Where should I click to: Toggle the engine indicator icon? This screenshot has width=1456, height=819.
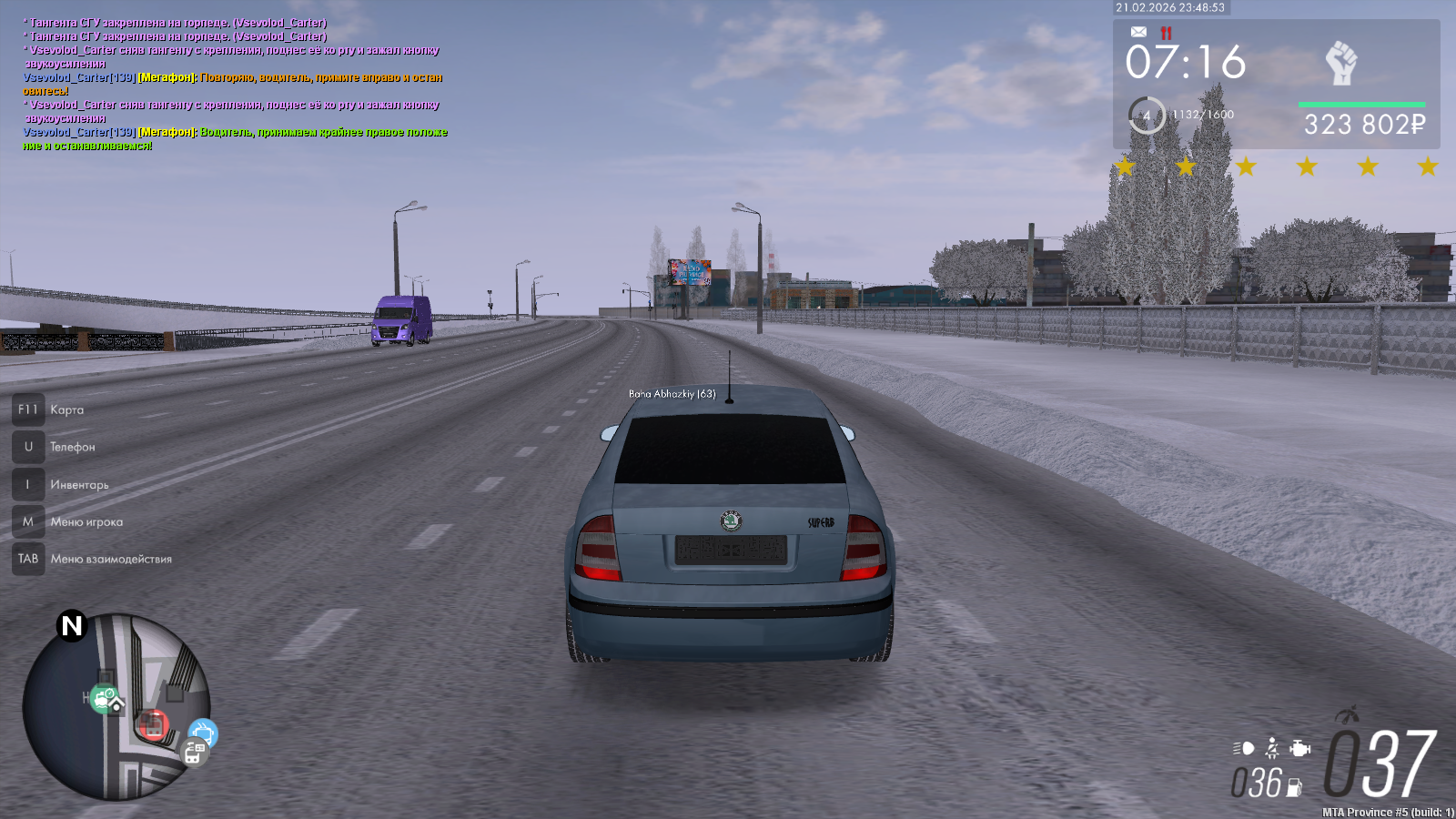pyautogui.click(x=1300, y=748)
